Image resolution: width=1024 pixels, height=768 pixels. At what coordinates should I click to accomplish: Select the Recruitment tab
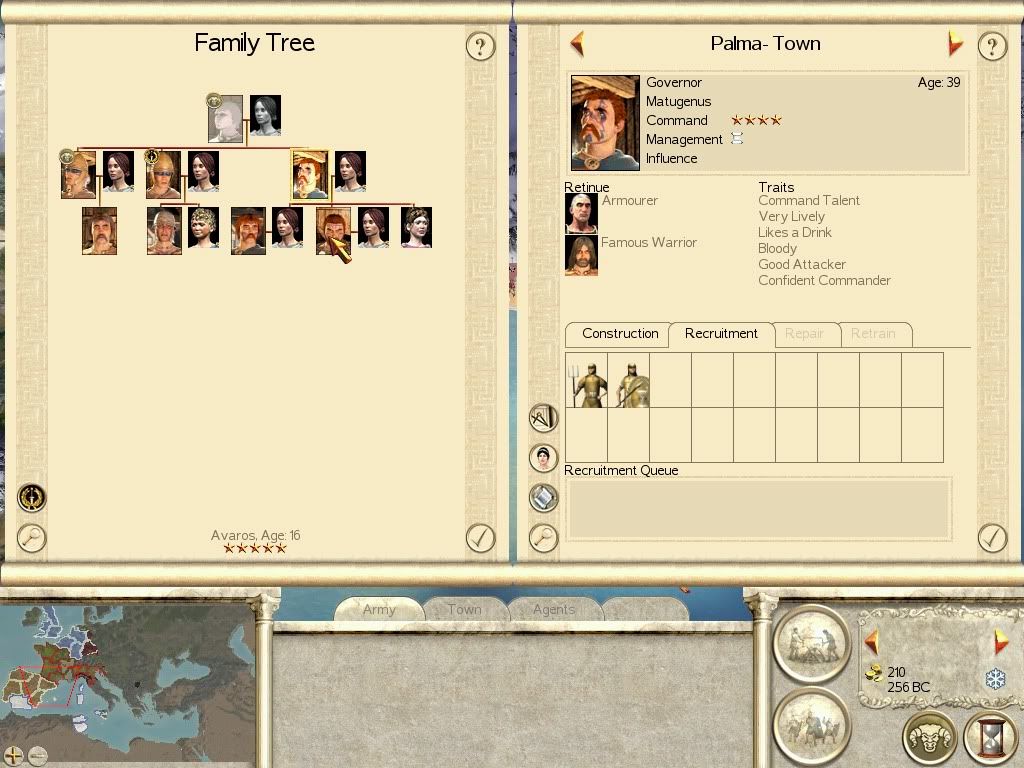point(721,334)
